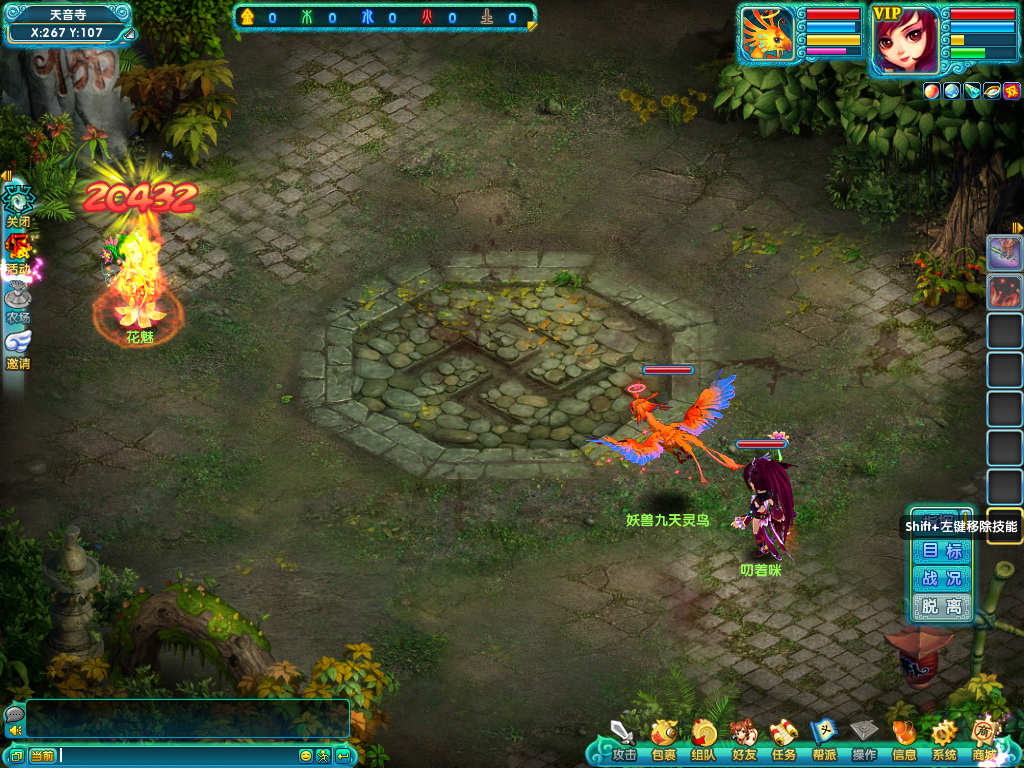Open the 帮派 guild panel
The width and height of the screenshot is (1024, 768).
[823, 738]
